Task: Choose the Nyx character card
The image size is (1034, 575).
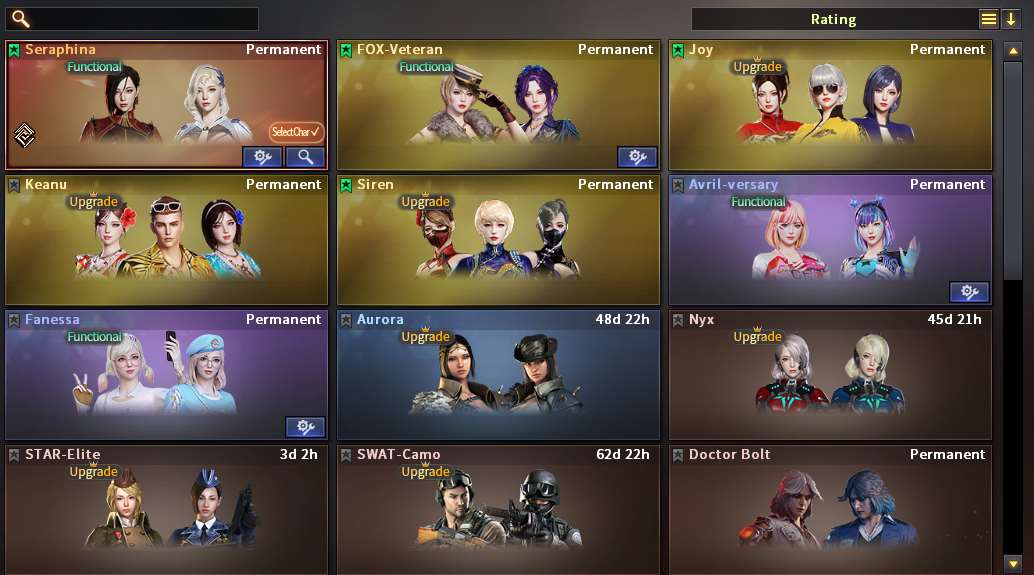Action: [830, 375]
